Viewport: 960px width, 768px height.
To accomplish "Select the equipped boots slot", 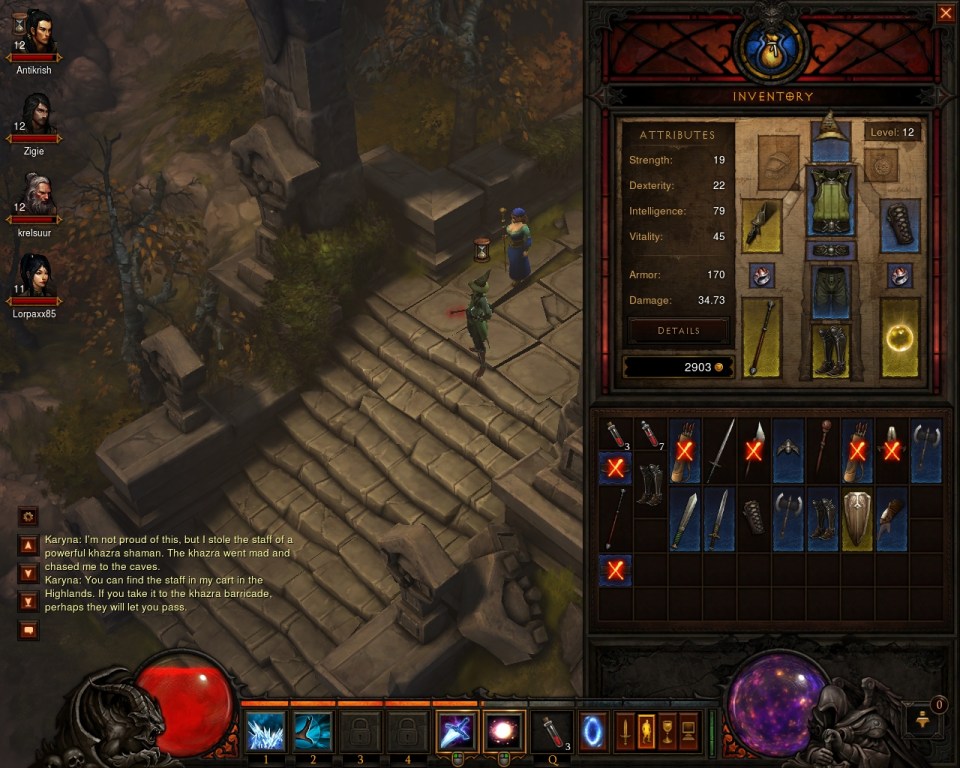I will (830, 349).
